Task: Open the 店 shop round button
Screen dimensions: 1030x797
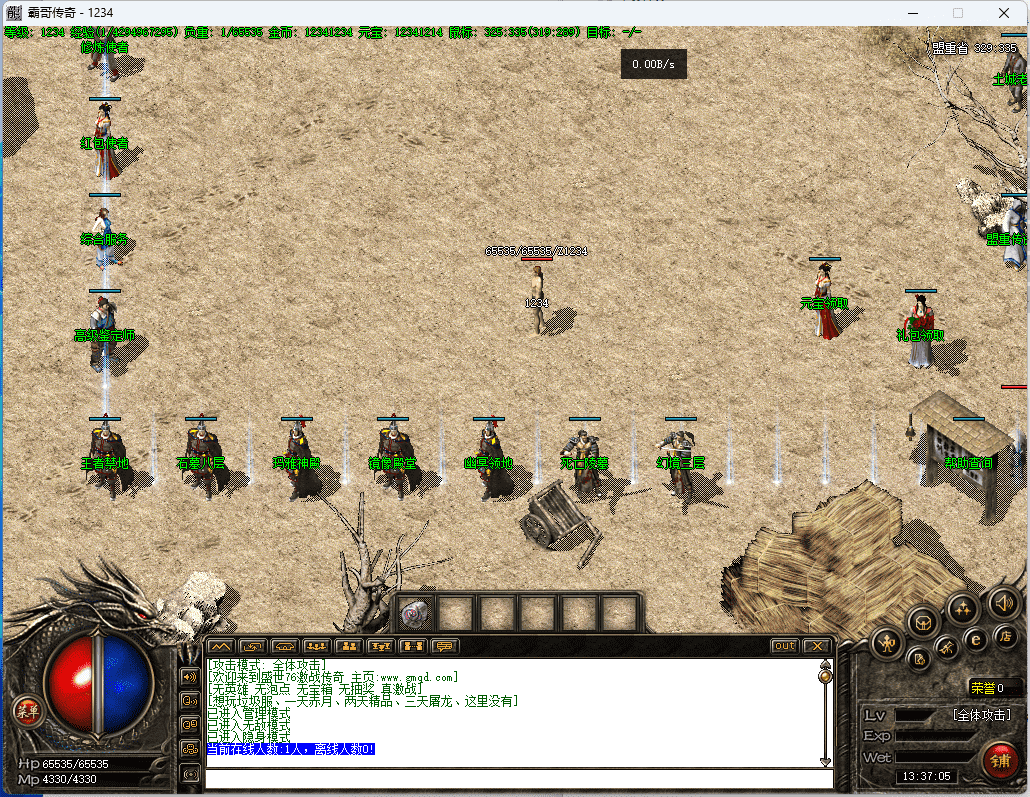Action: tap(1006, 635)
